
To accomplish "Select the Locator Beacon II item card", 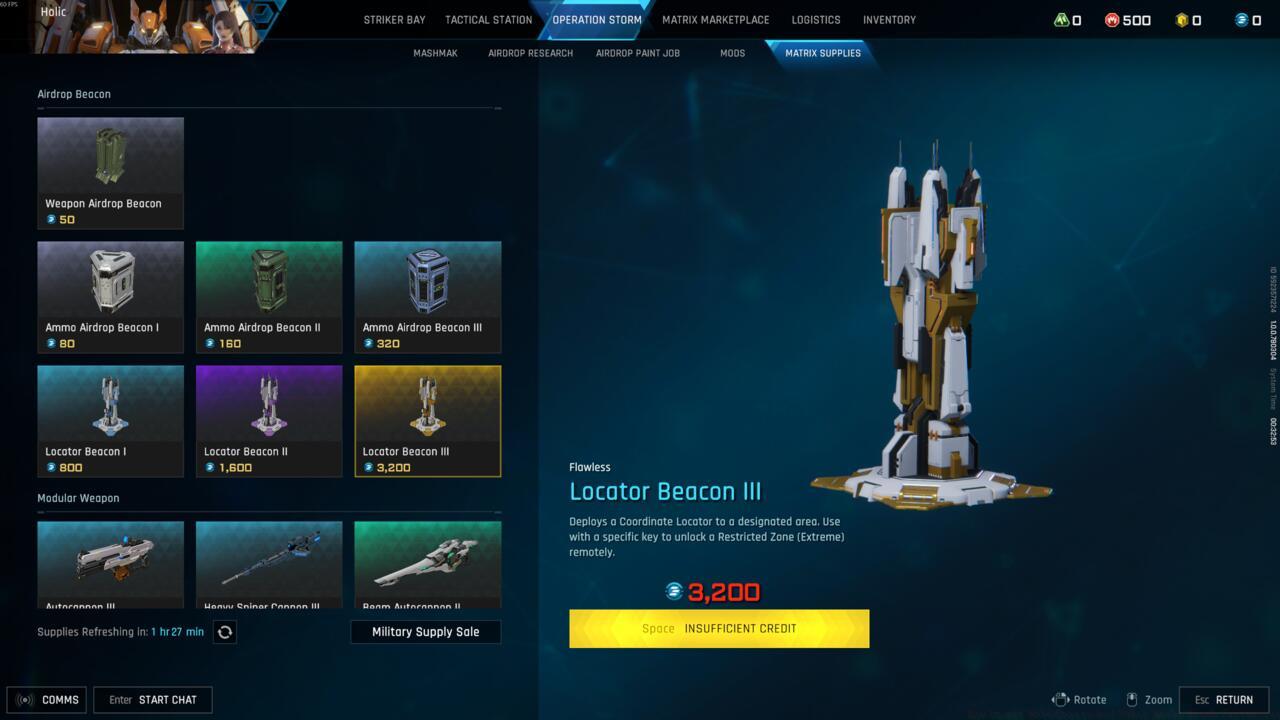I will (x=269, y=420).
